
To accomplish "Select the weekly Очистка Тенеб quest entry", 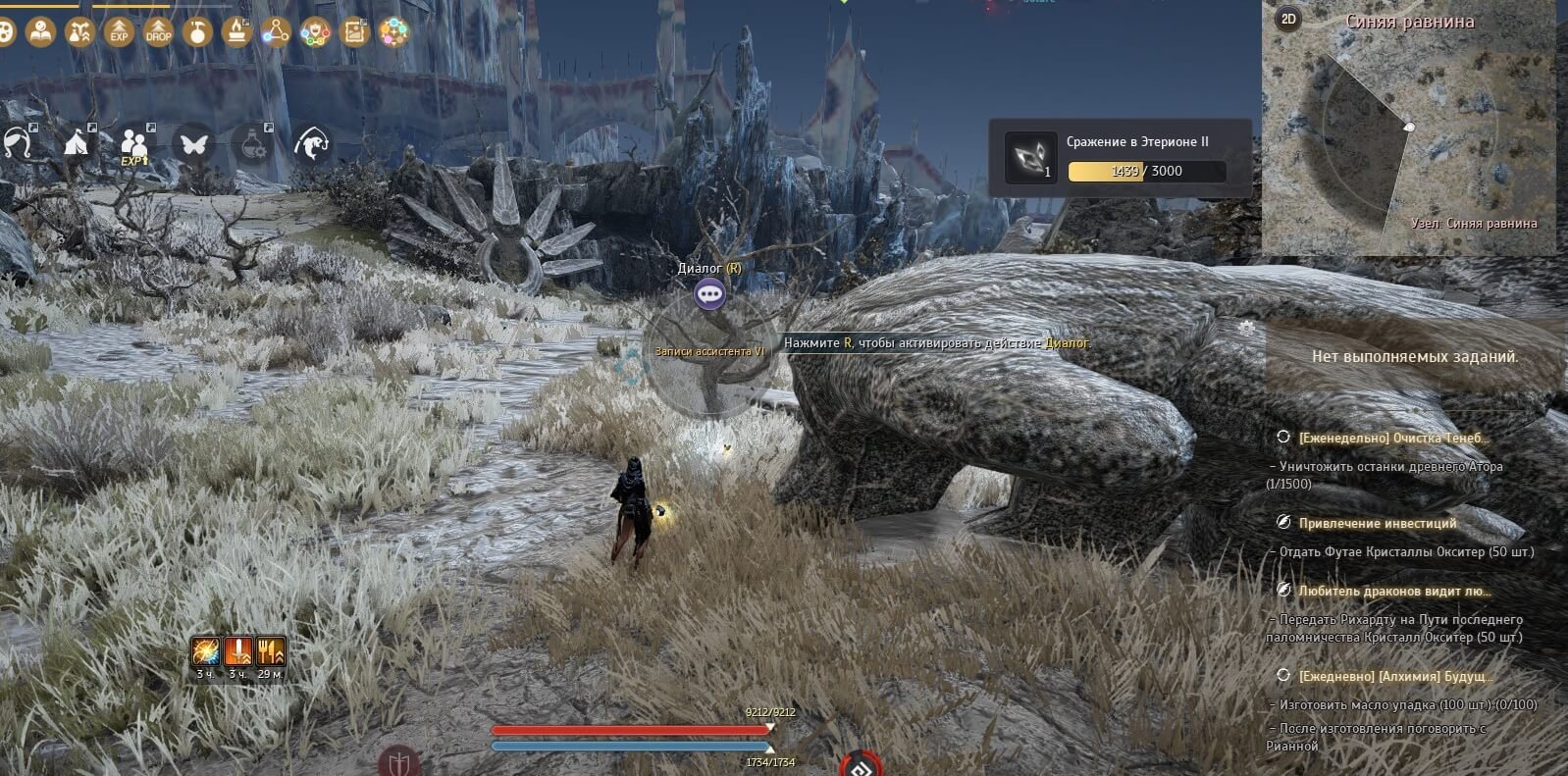I will click(1392, 438).
